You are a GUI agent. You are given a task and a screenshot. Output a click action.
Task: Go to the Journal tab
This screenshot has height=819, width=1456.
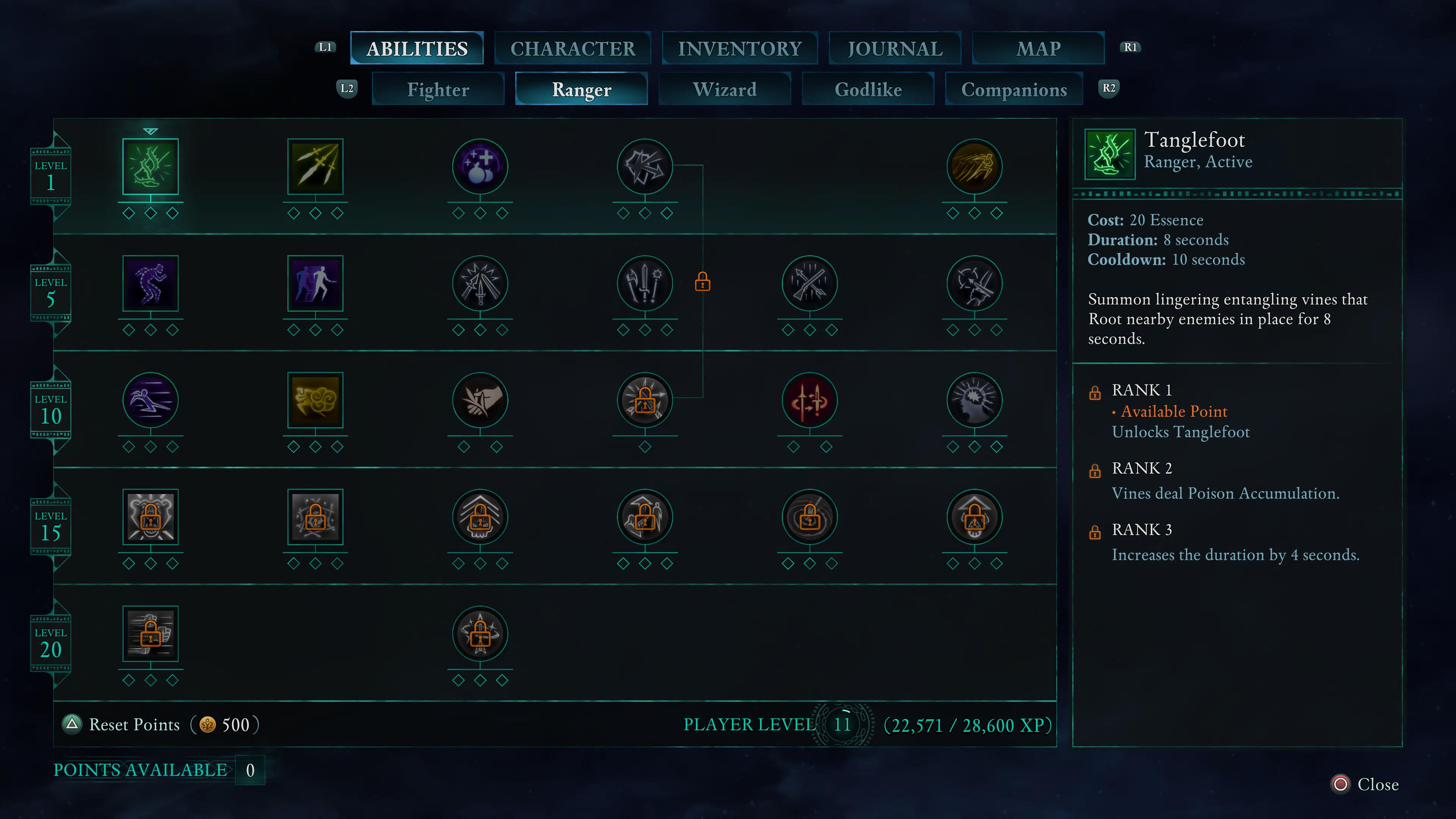(895, 49)
